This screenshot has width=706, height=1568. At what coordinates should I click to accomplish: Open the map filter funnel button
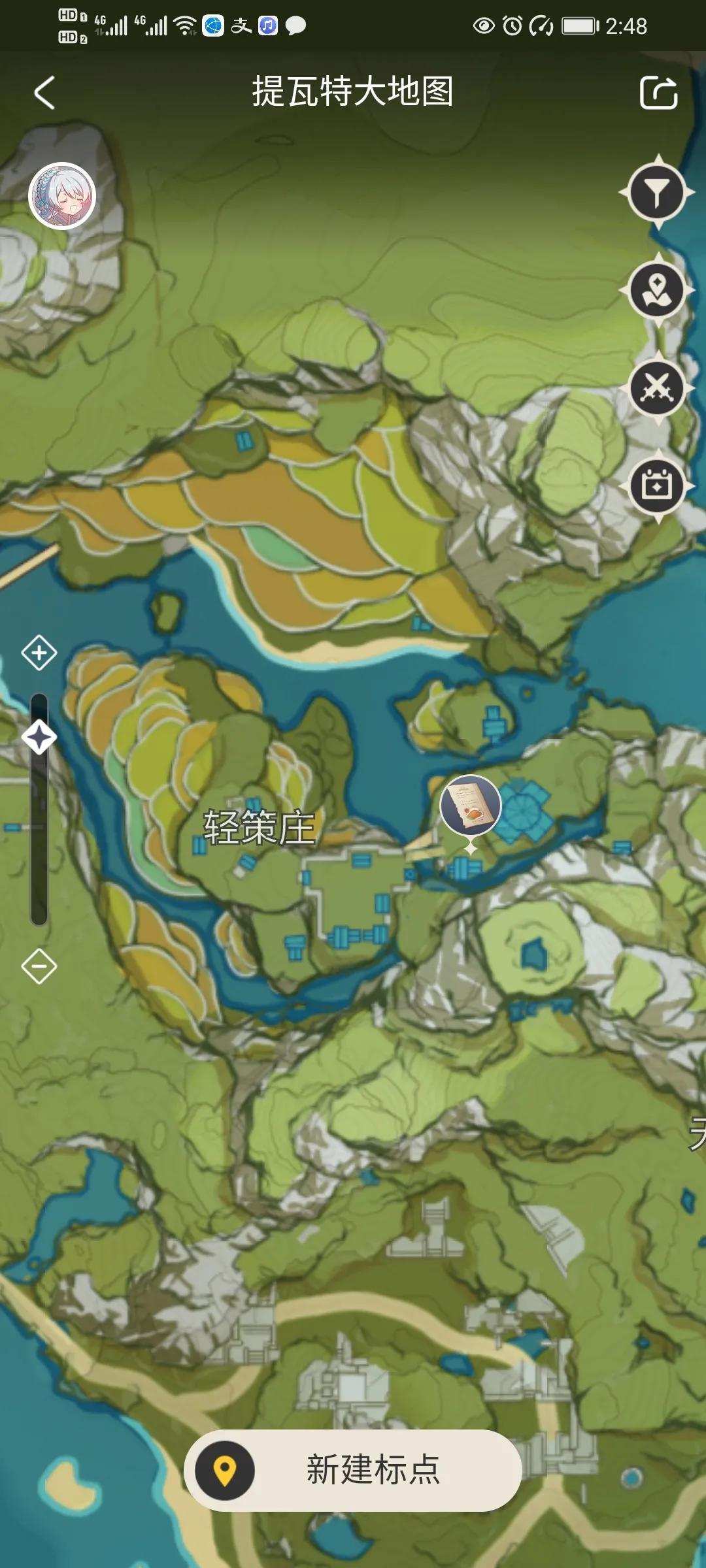pyautogui.click(x=657, y=193)
